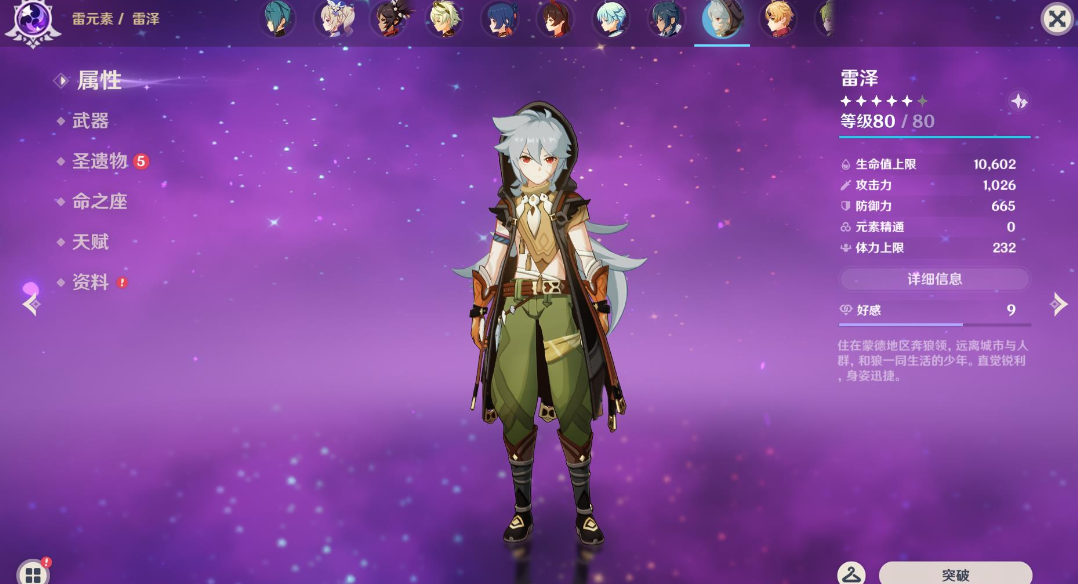The image size is (1078, 584).
Task: Click the 突破 ascend button
Action: (x=955, y=574)
